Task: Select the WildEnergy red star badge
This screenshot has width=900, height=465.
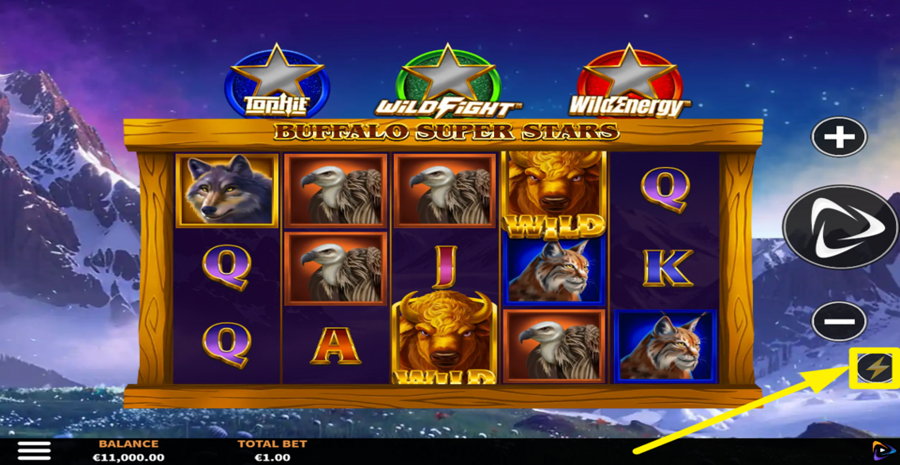Action: [x=630, y=82]
